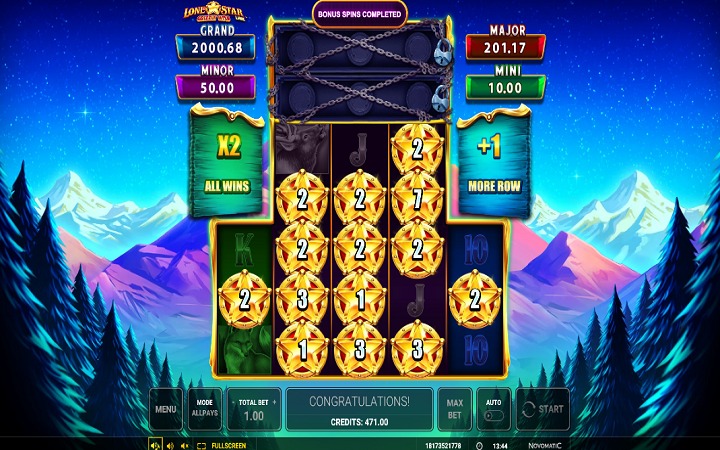
Task: Change the Mode Allpays setting
Action: tap(204, 409)
